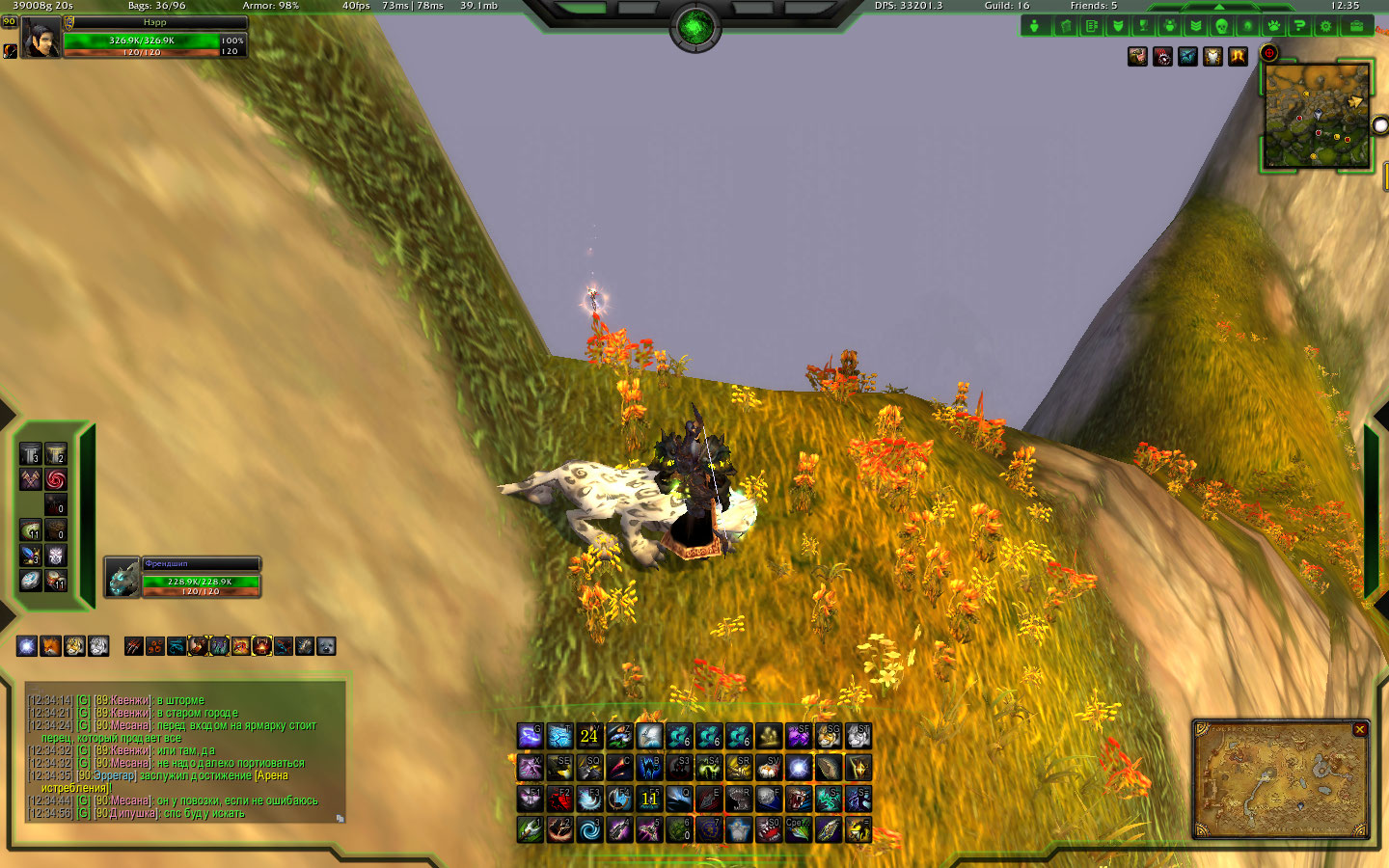
Task: Open the question mark help button
Action: click(x=1299, y=26)
